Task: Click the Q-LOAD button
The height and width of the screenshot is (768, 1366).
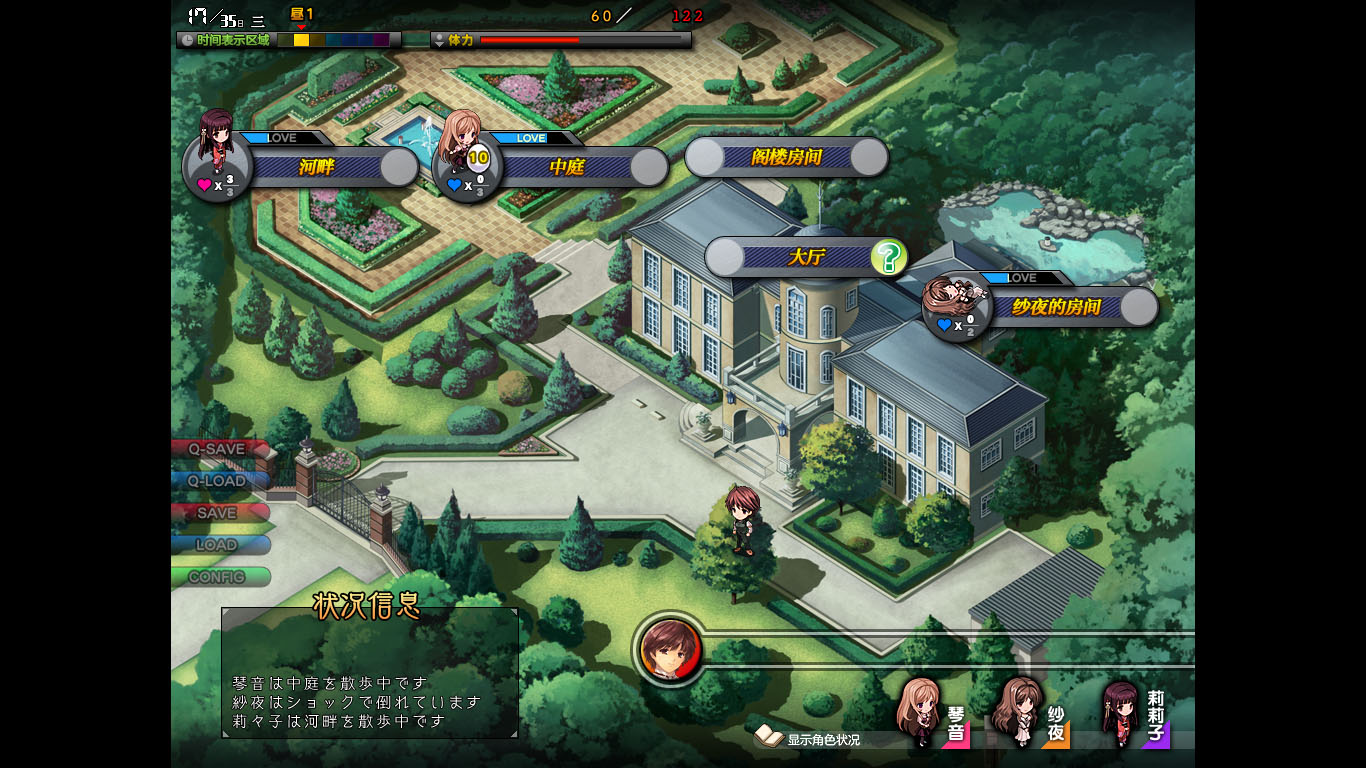Action: tap(218, 481)
